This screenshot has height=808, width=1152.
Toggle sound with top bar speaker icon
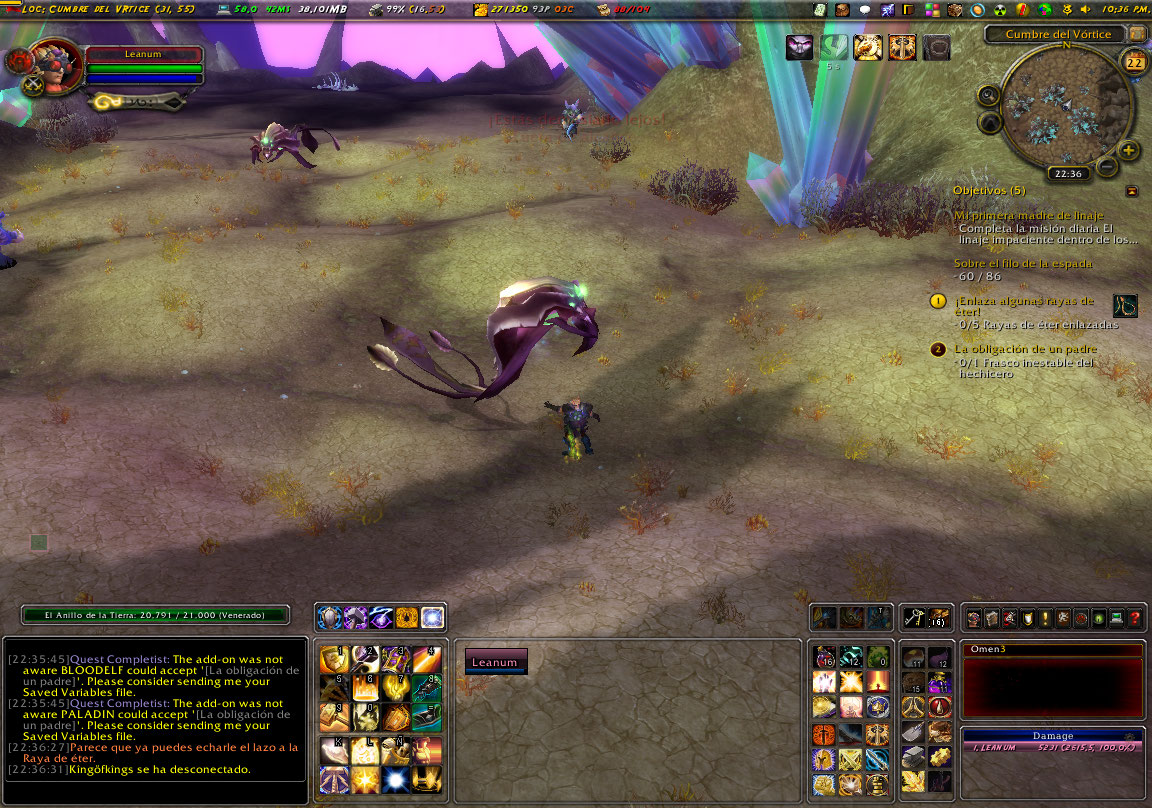pyautogui.click(x=1085, y=9)
